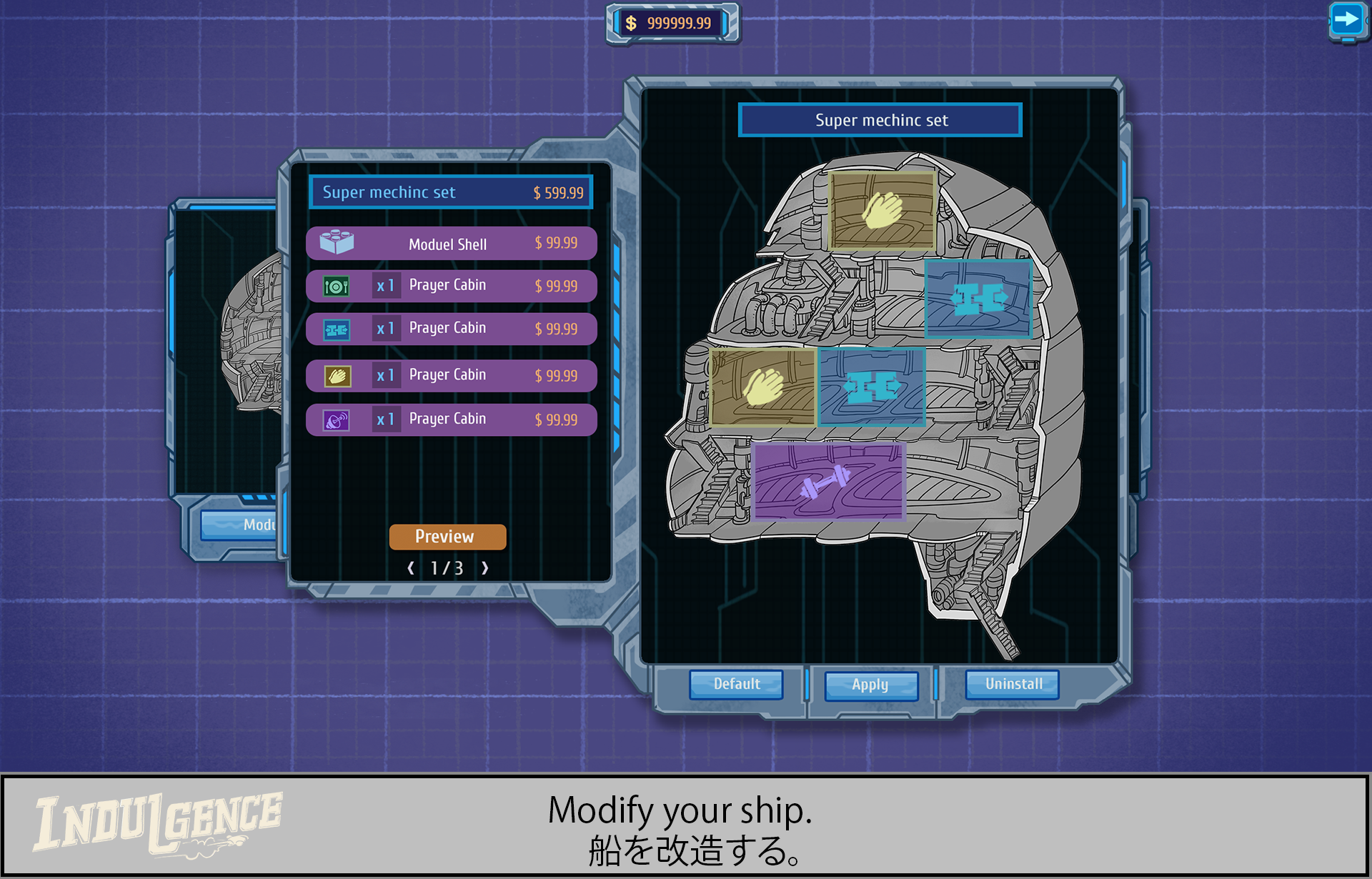1372x879 pixels.
Task: Select the top praying-hands room on ship
Action: [x=882, y=210]
